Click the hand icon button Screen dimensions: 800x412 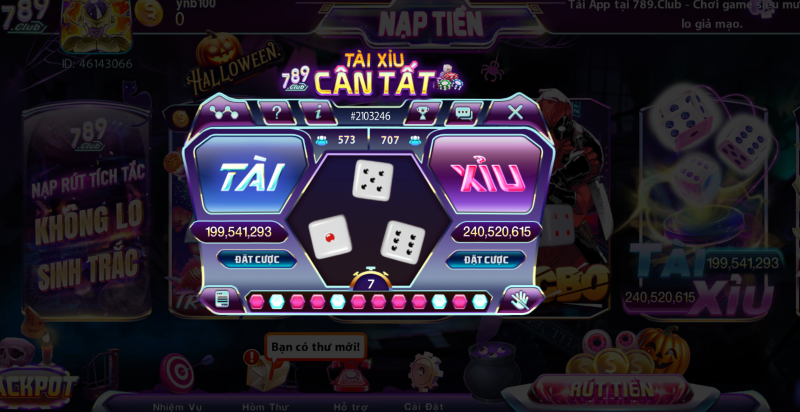pos(519,298)
